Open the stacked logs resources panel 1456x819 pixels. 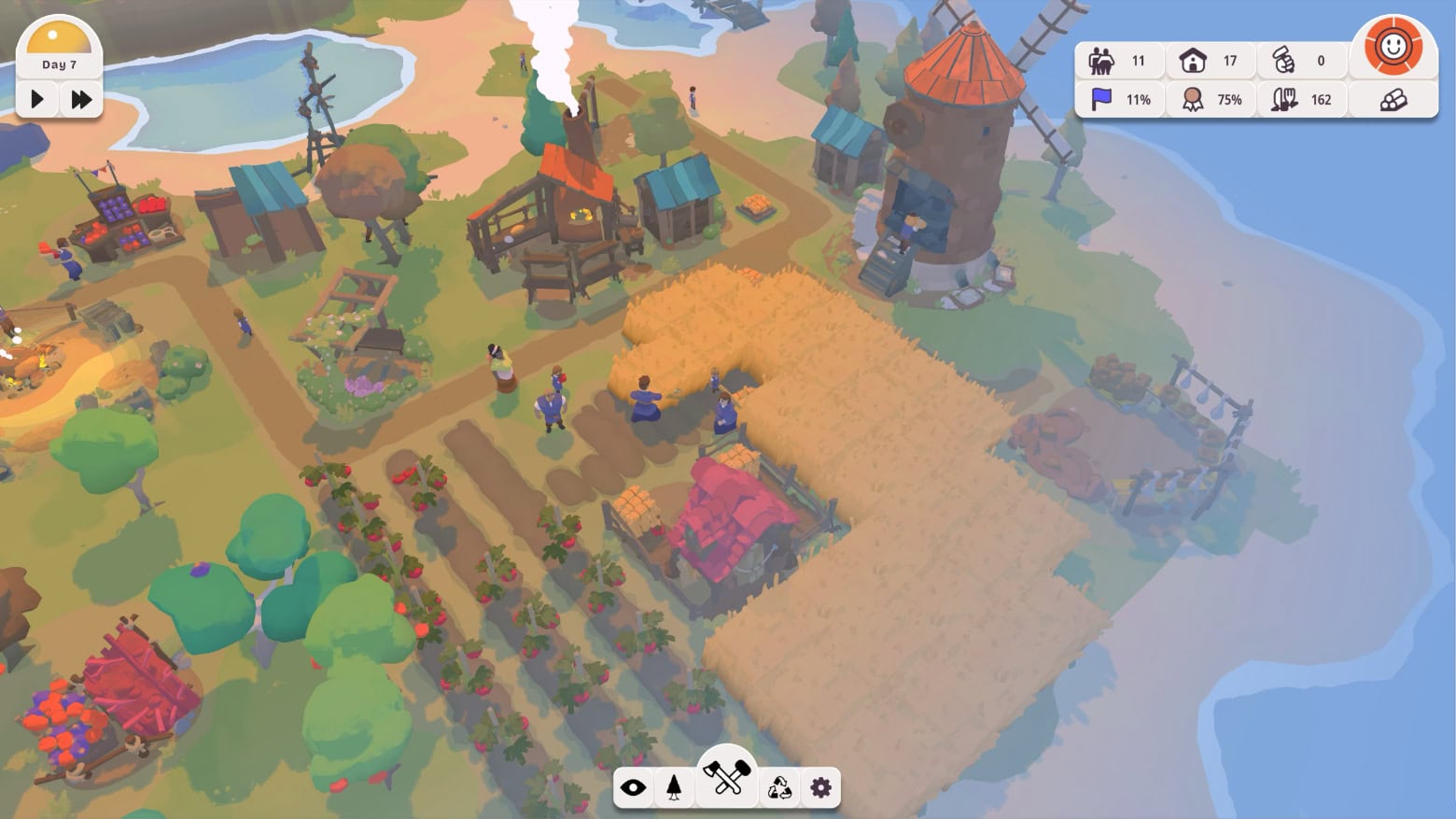[x=1393, y=100]
